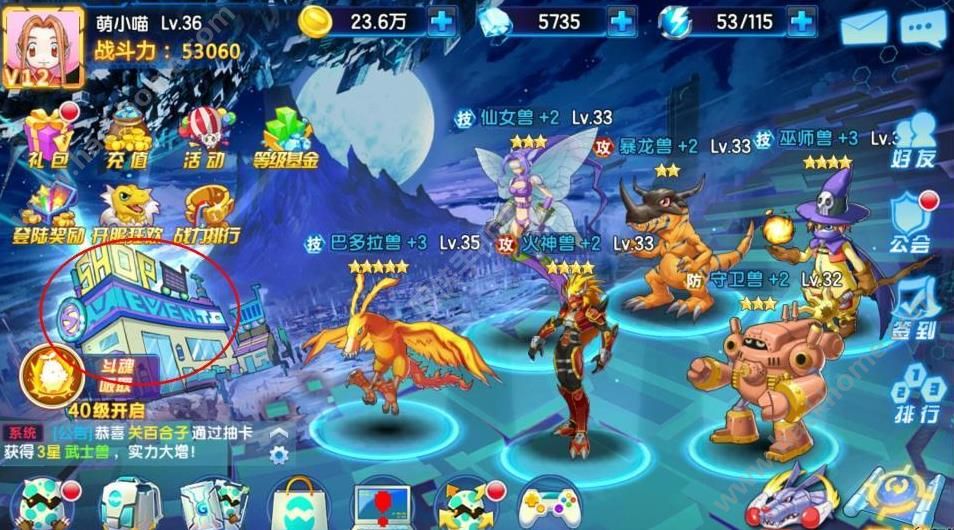Open the 礼包 gift pack

point(46,136)
